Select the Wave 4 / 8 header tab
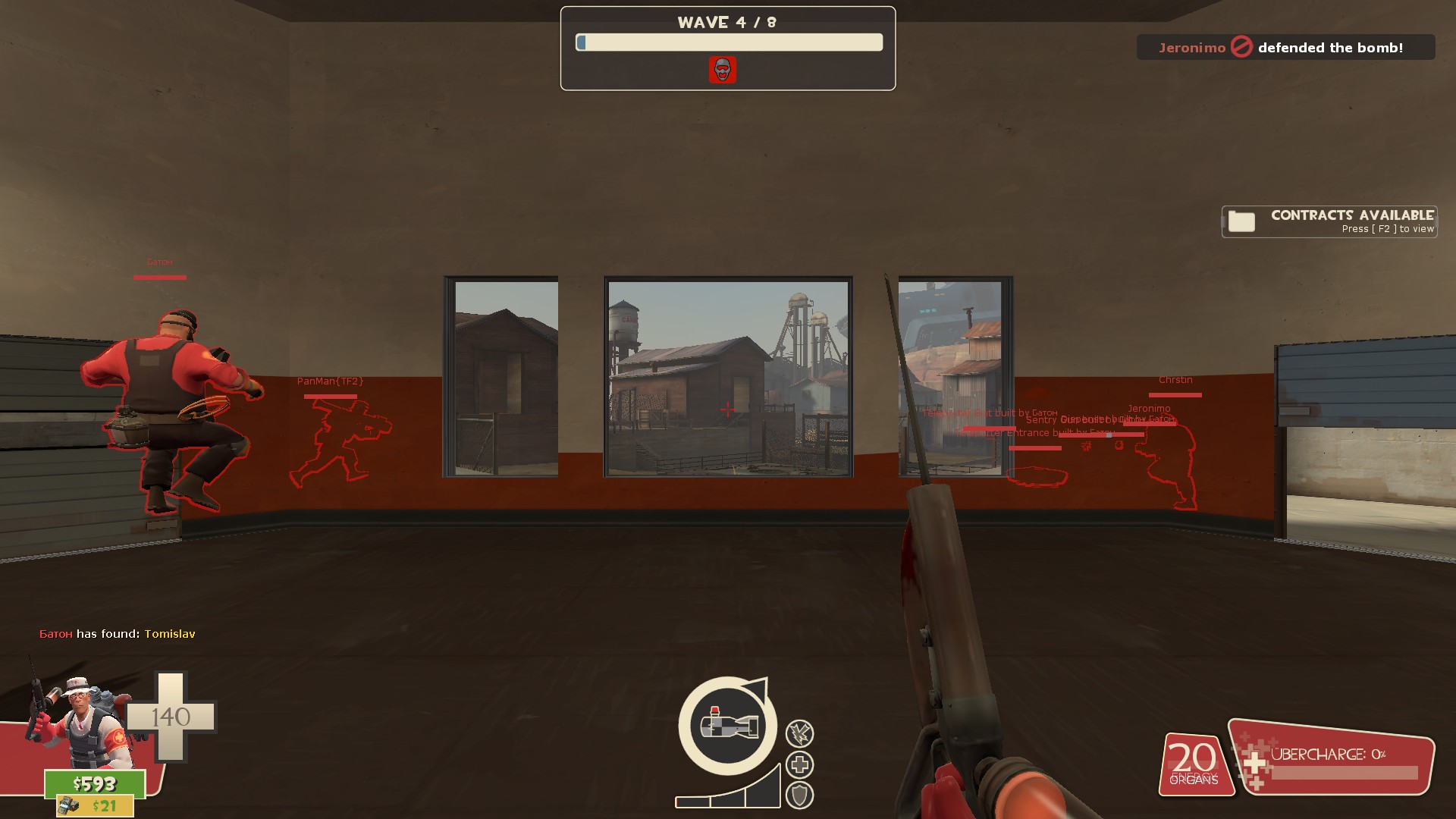Viewport: 1456px width, 819px height. (x=726, y=22)
